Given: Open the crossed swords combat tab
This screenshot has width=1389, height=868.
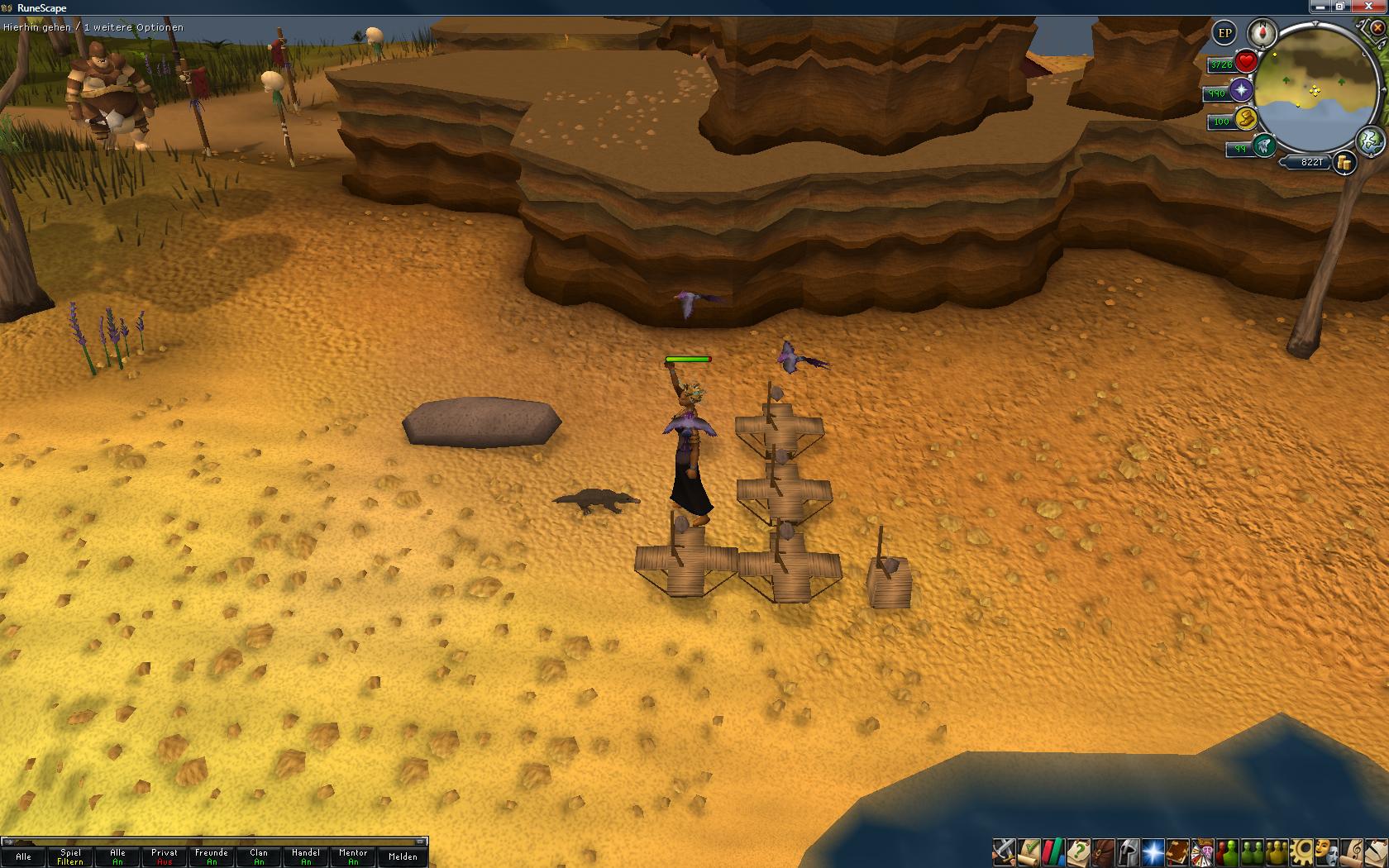Looking at the screenshot, I should (1004, 851).
